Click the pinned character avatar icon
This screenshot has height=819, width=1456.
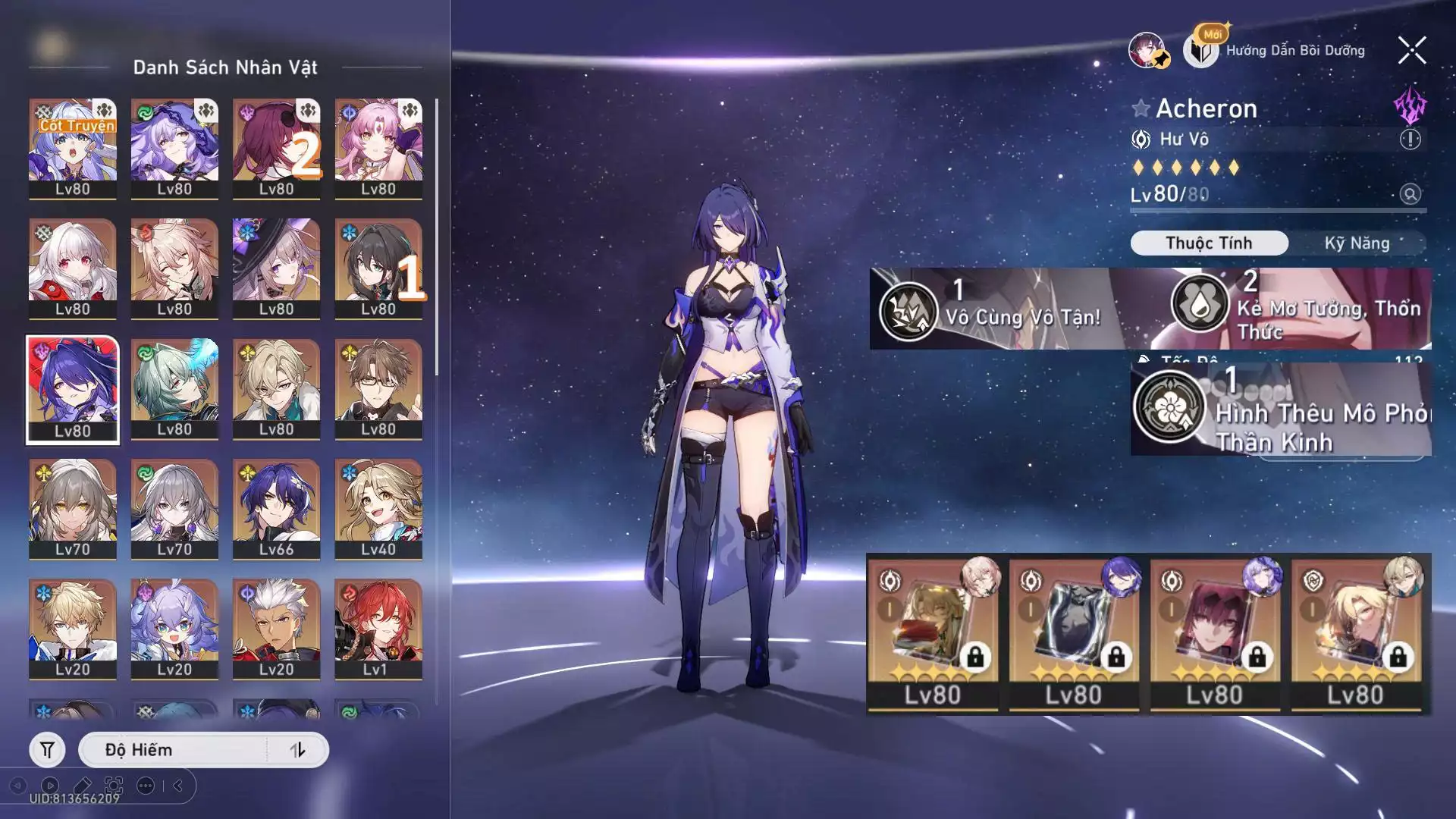1148,51
